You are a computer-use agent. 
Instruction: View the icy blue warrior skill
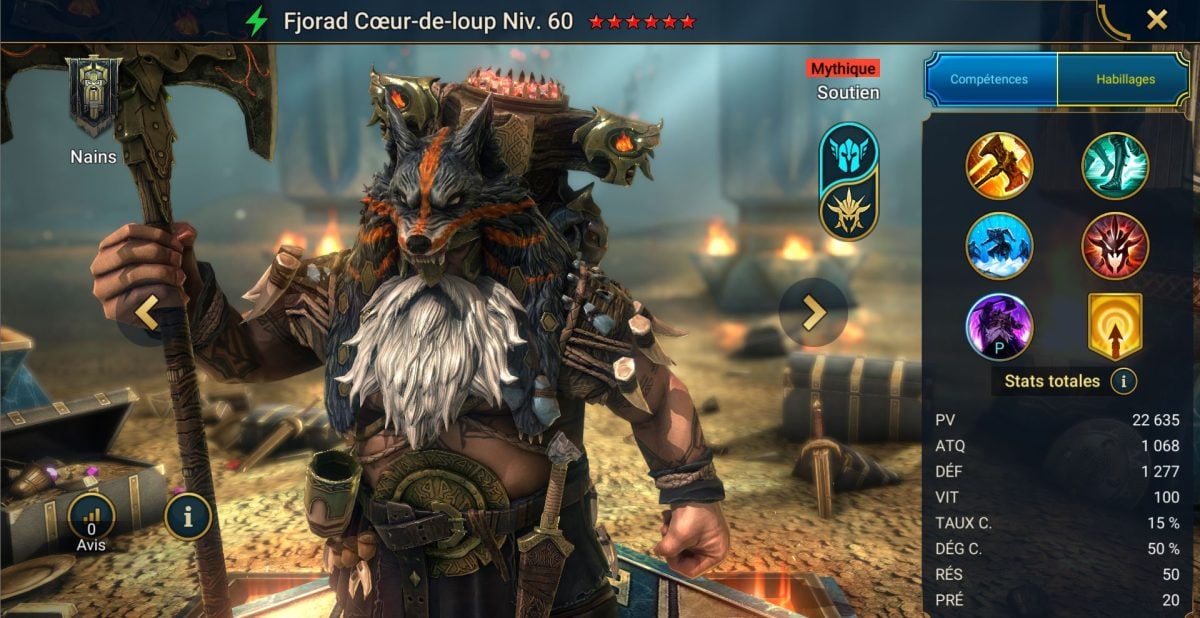point(999,246)
